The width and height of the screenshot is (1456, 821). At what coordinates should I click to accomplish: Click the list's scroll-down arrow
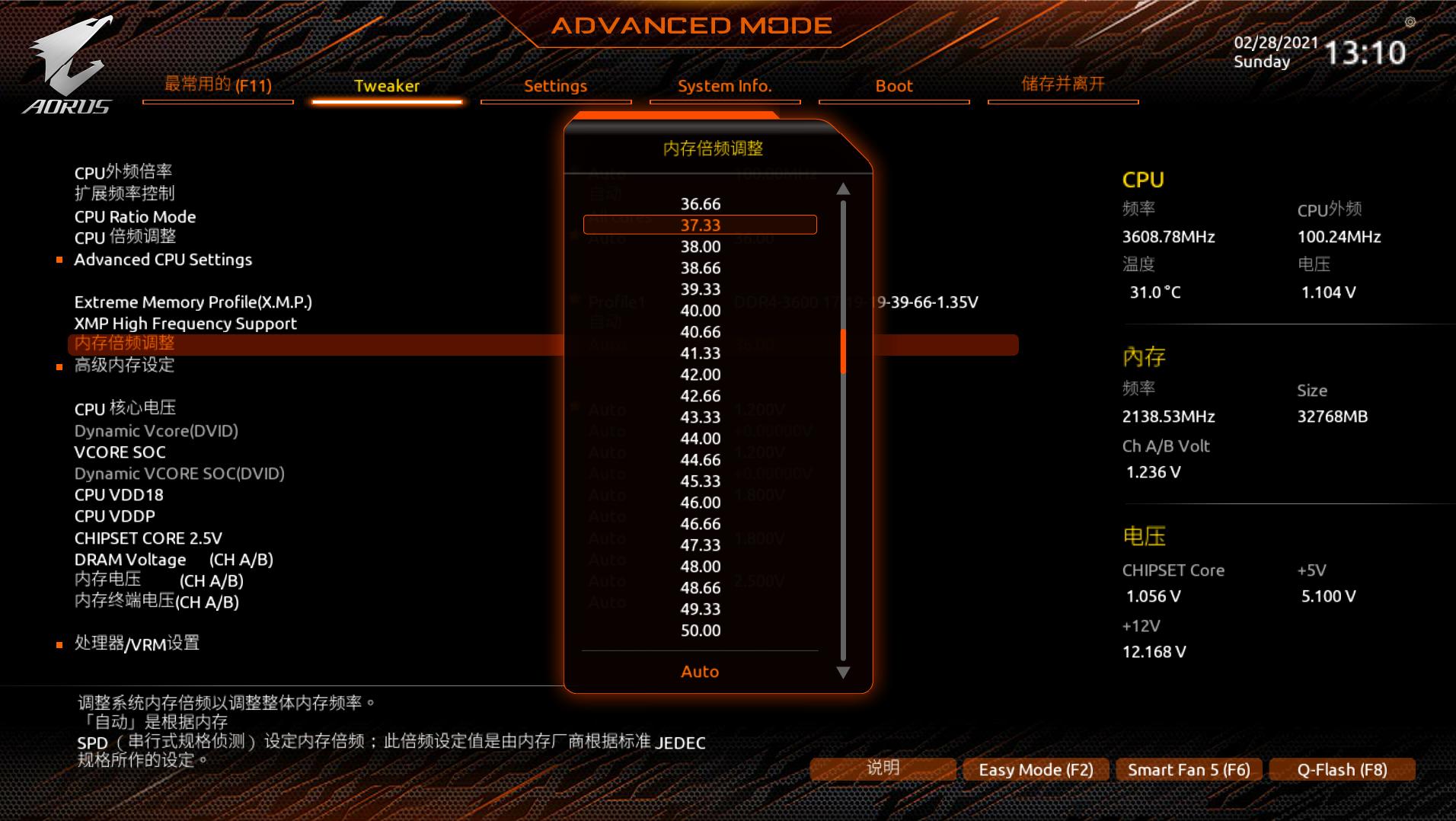[x=843, y=672]
